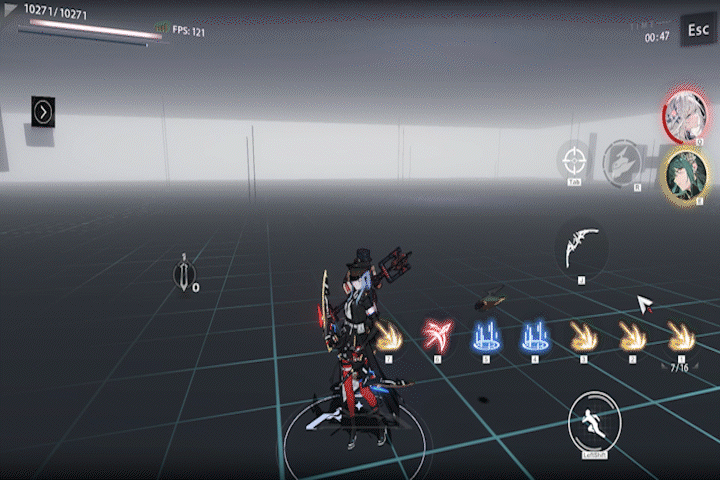Activate the red slash skill orb

point(437,334)
